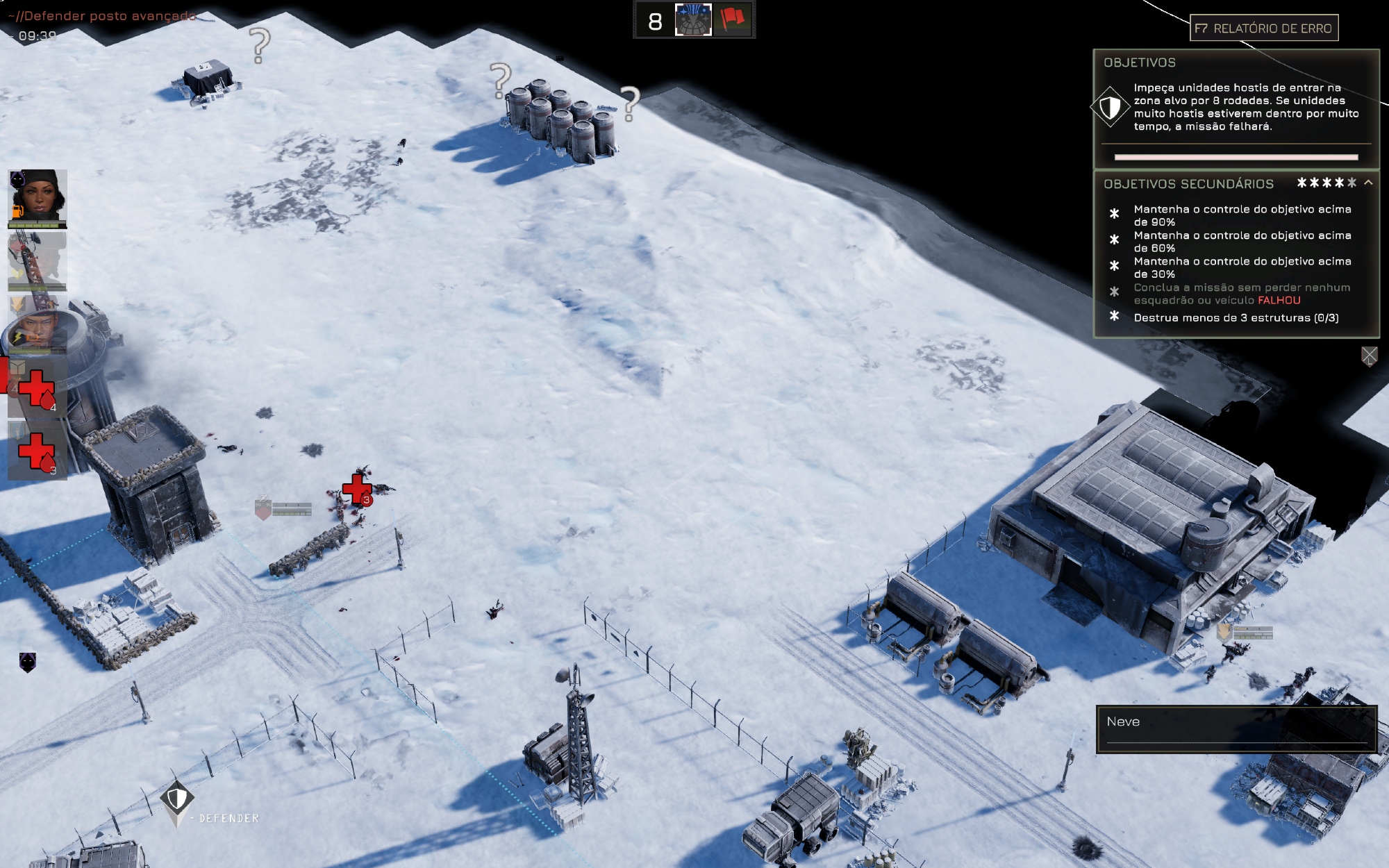This screenshot has width=1389, height=868.
Task: Click the Defender zone shield marker
Action: (x=177, y=800)
